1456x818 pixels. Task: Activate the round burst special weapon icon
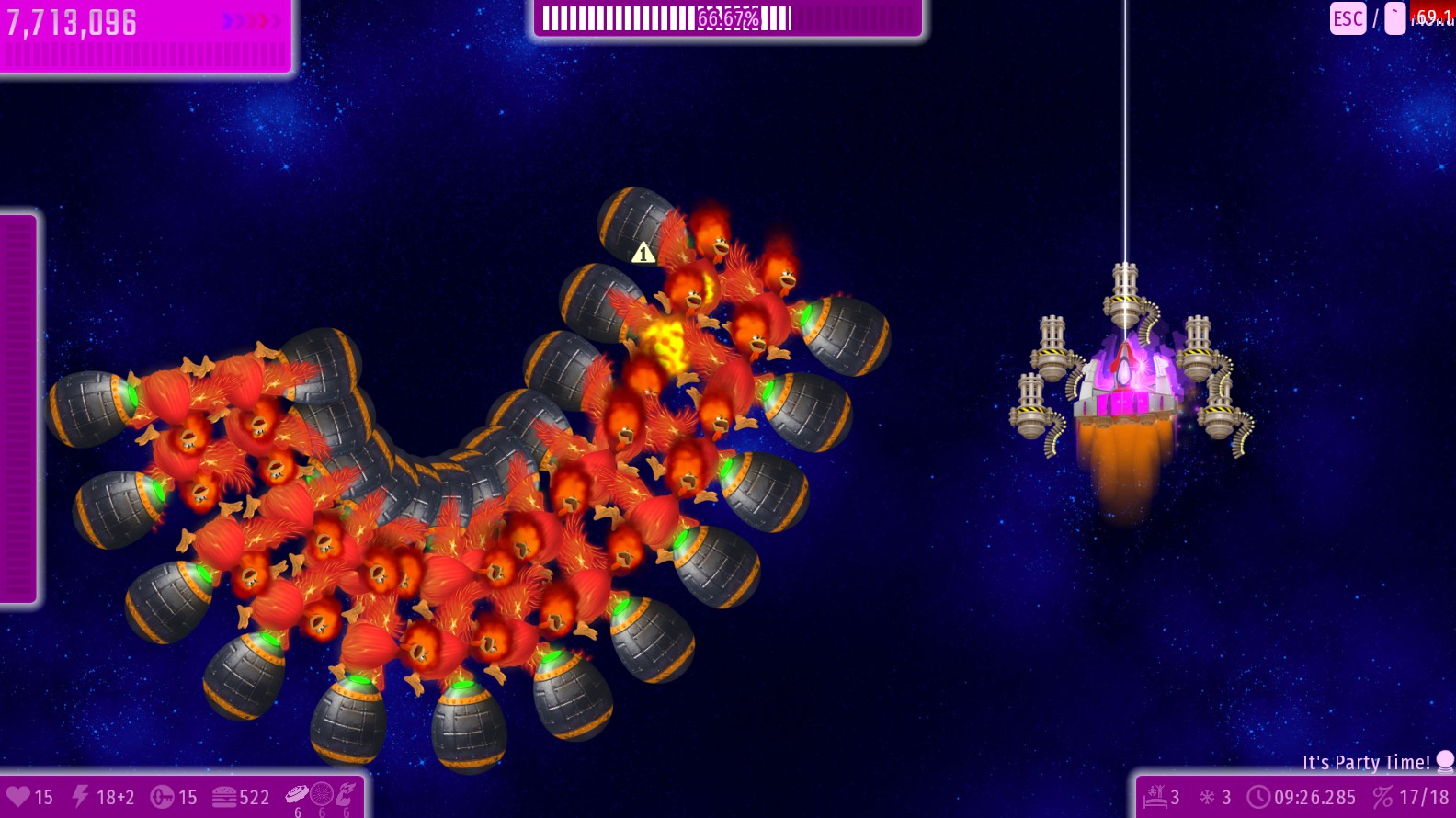click(322, 794)
